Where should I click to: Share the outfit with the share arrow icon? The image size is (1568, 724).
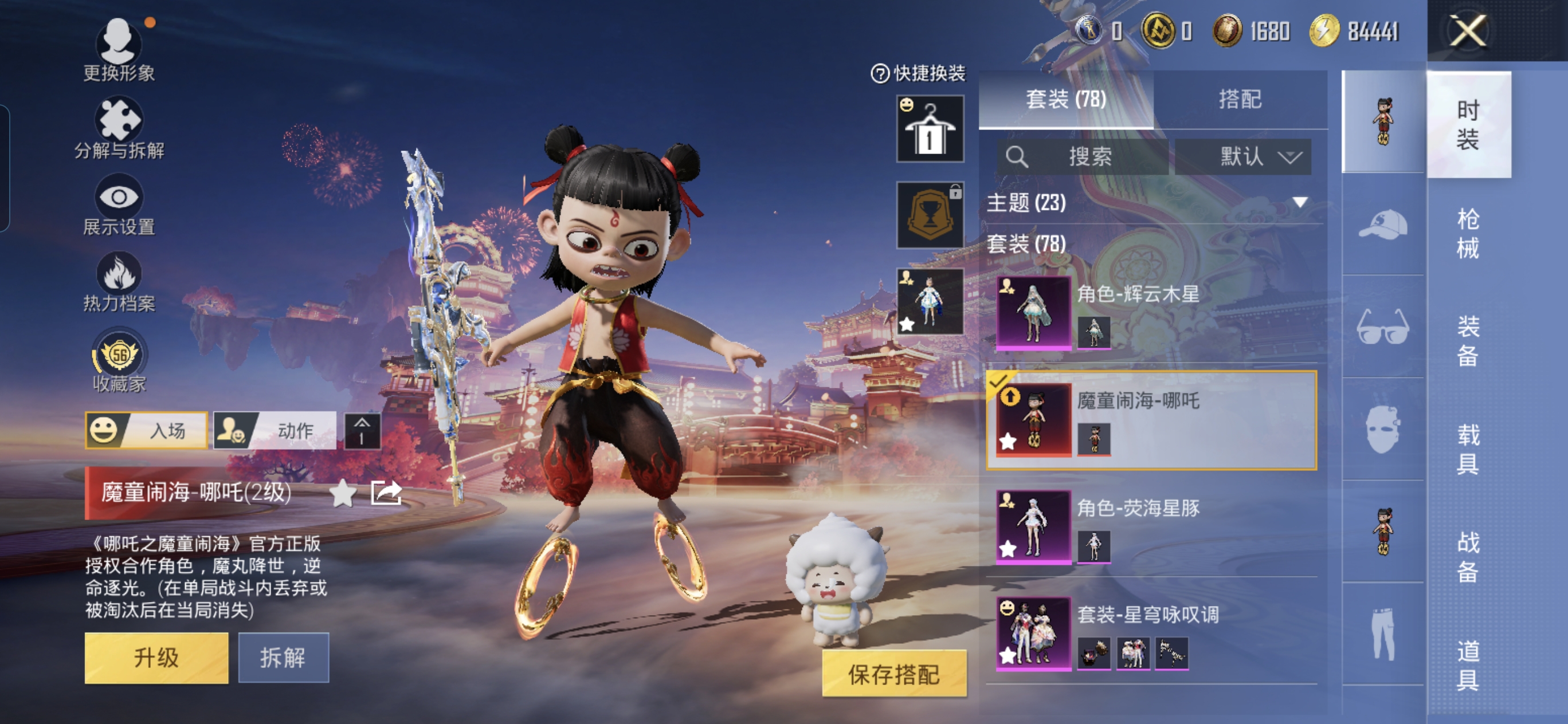pos(386,492)
